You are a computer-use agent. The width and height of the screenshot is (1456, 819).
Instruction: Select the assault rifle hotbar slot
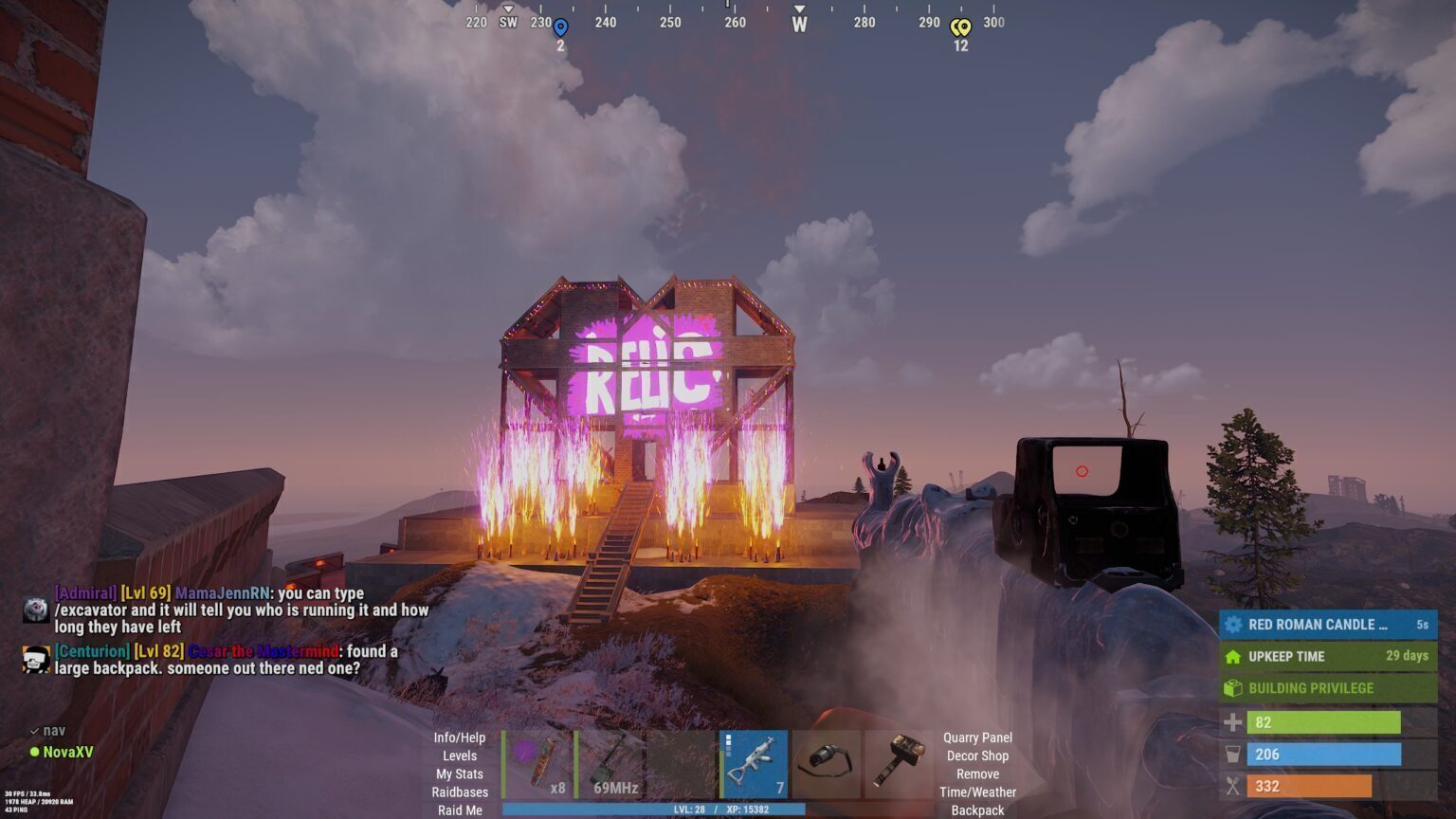pyautogui.click(x=755, y=764)
